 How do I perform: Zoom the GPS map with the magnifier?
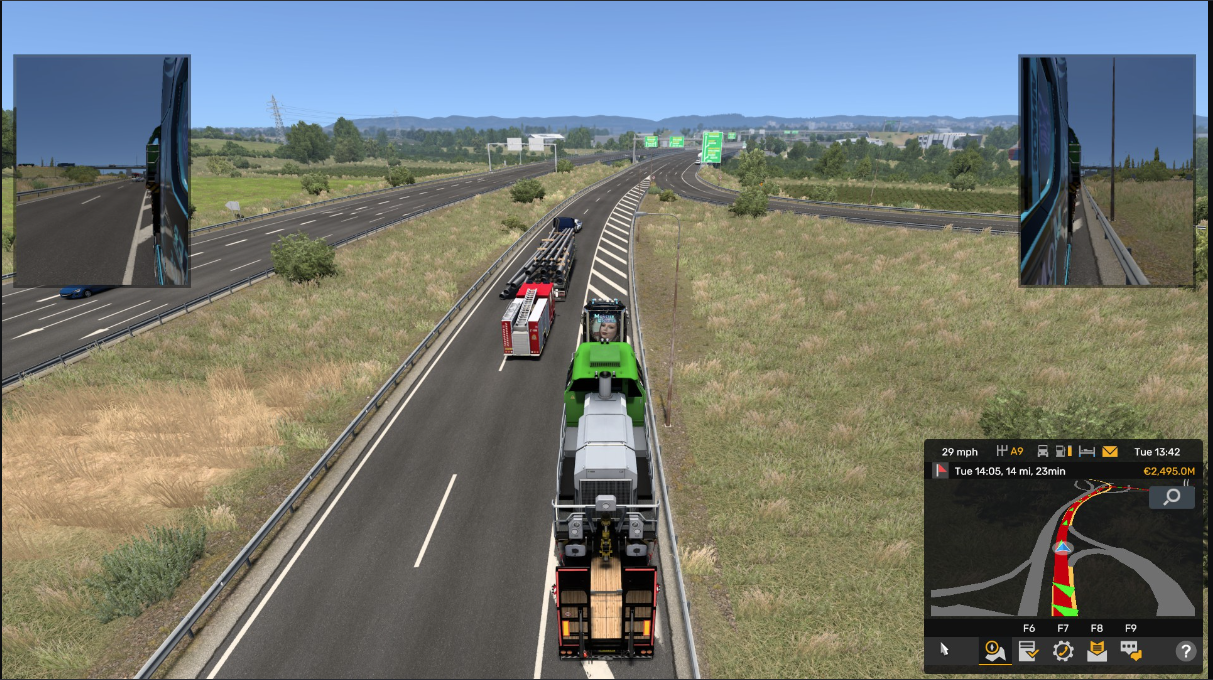pyautogui.click(x=1171, y=496)
